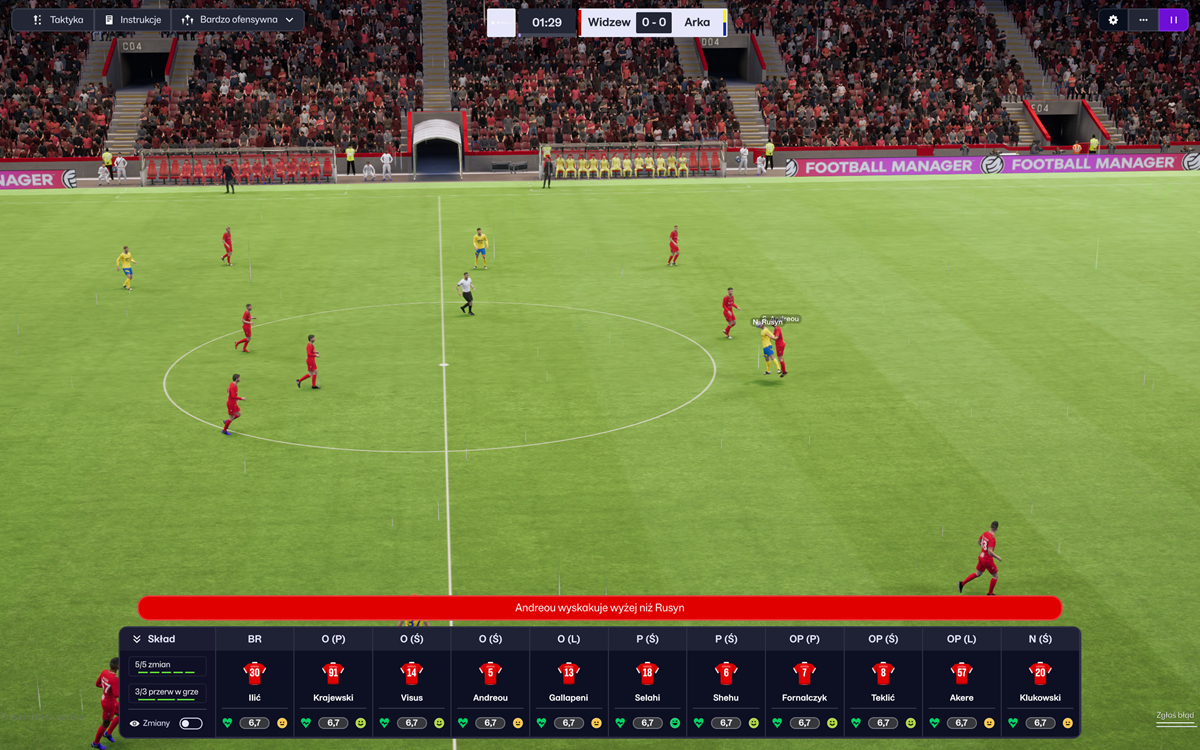Select Selahi's player card
Image resolution: width=1200 pixels, height=750 pixels.
(647, 683)
